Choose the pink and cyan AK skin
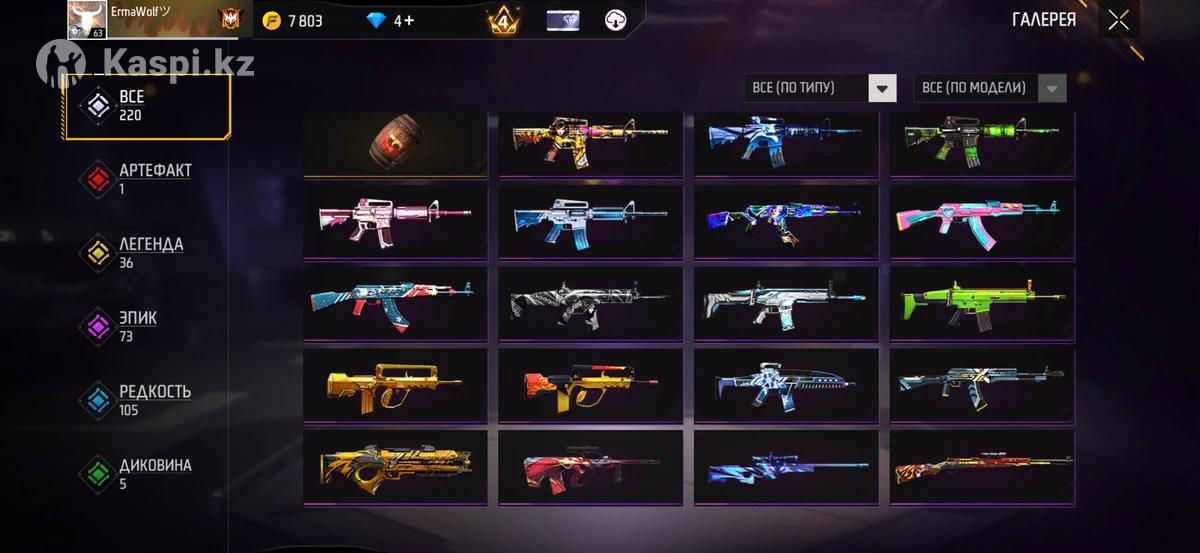Viewport: 1200px width, 553px height. [x=982, y=222]
